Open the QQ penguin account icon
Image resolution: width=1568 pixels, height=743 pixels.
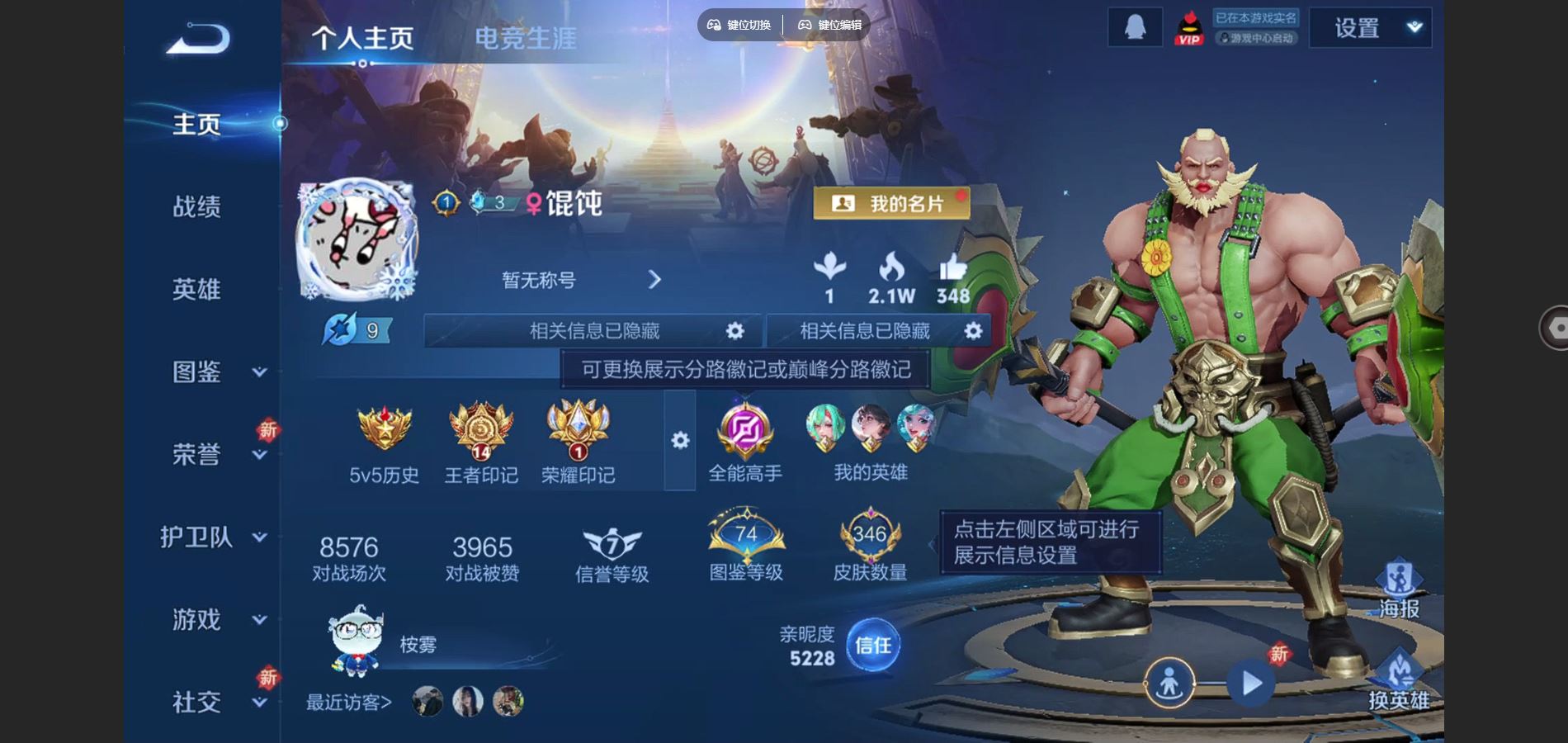click(1135, 26)
